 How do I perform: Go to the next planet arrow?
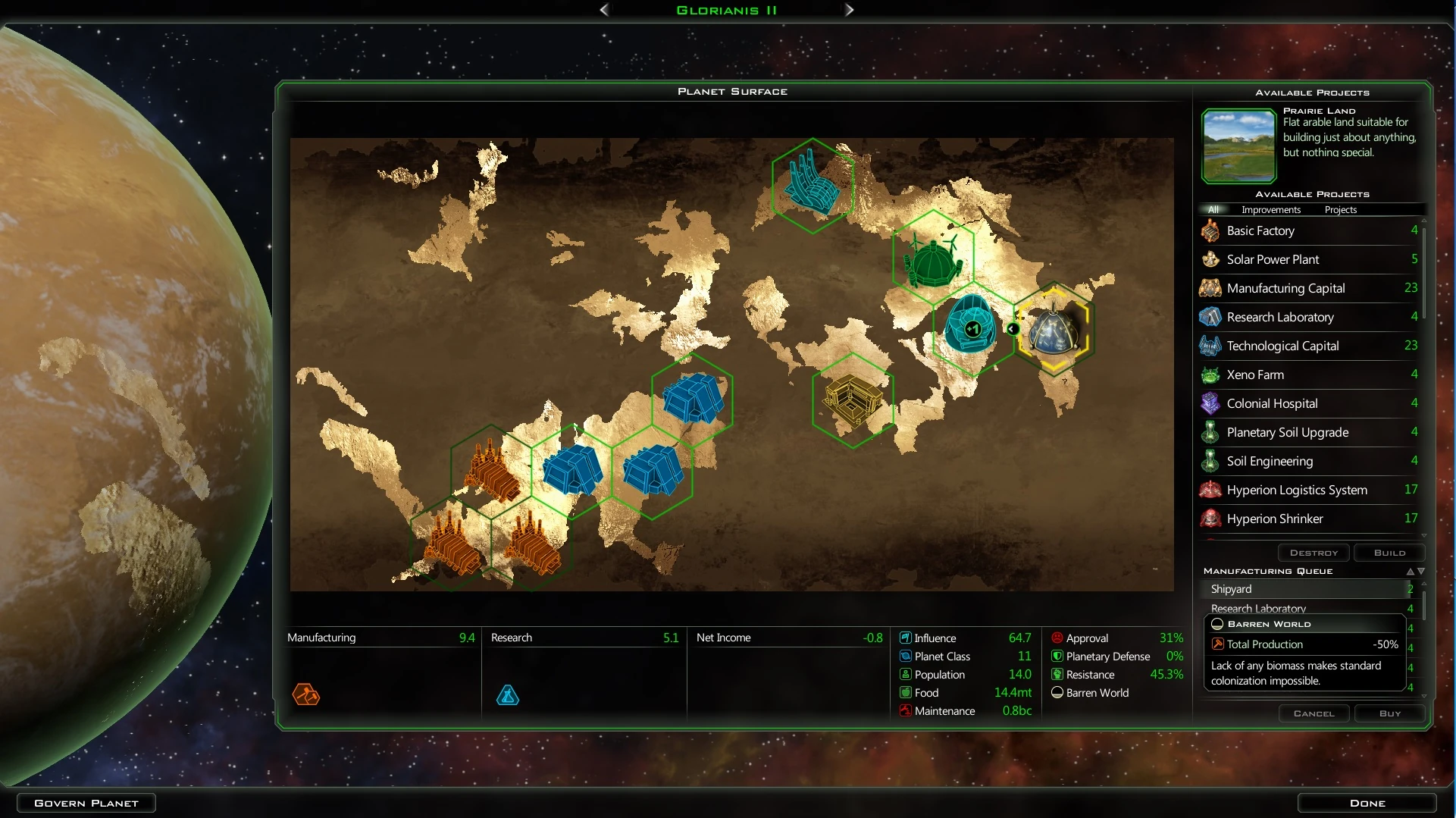click(x=850, y=10)
